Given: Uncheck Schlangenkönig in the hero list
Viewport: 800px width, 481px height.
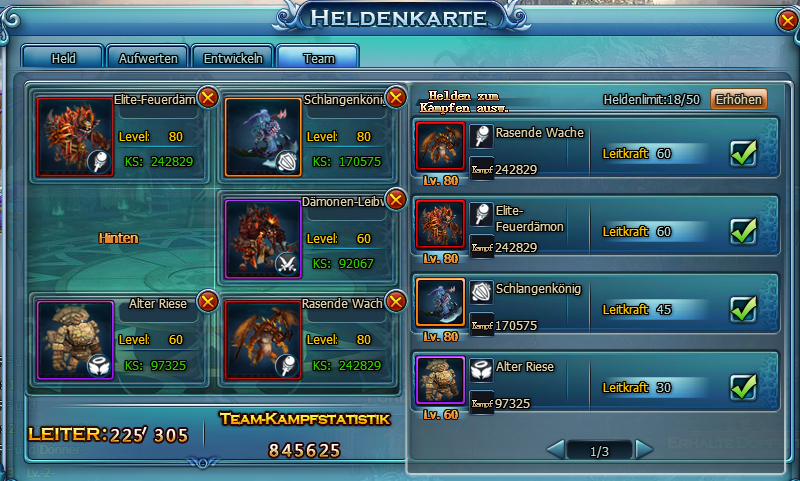Looking at the screenshot, I should coord(743,309).
